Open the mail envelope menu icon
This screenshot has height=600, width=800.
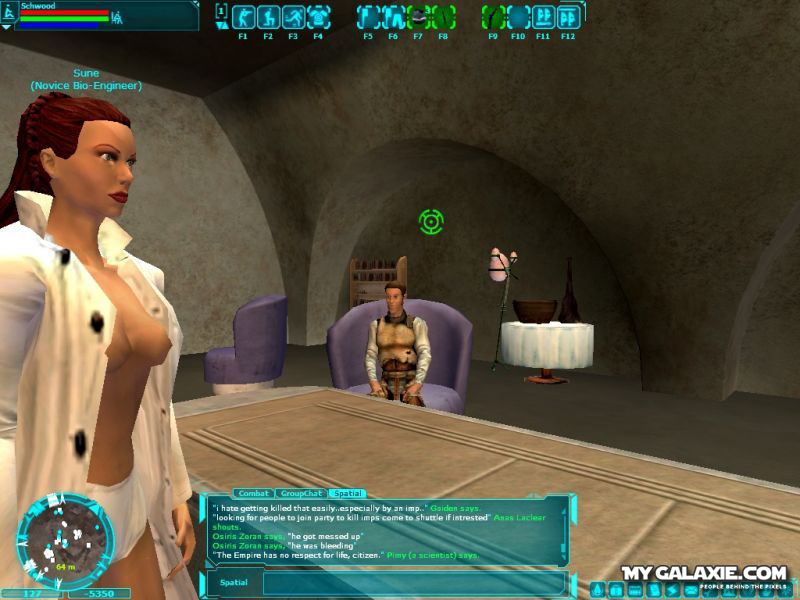click(x=691, y=590)
